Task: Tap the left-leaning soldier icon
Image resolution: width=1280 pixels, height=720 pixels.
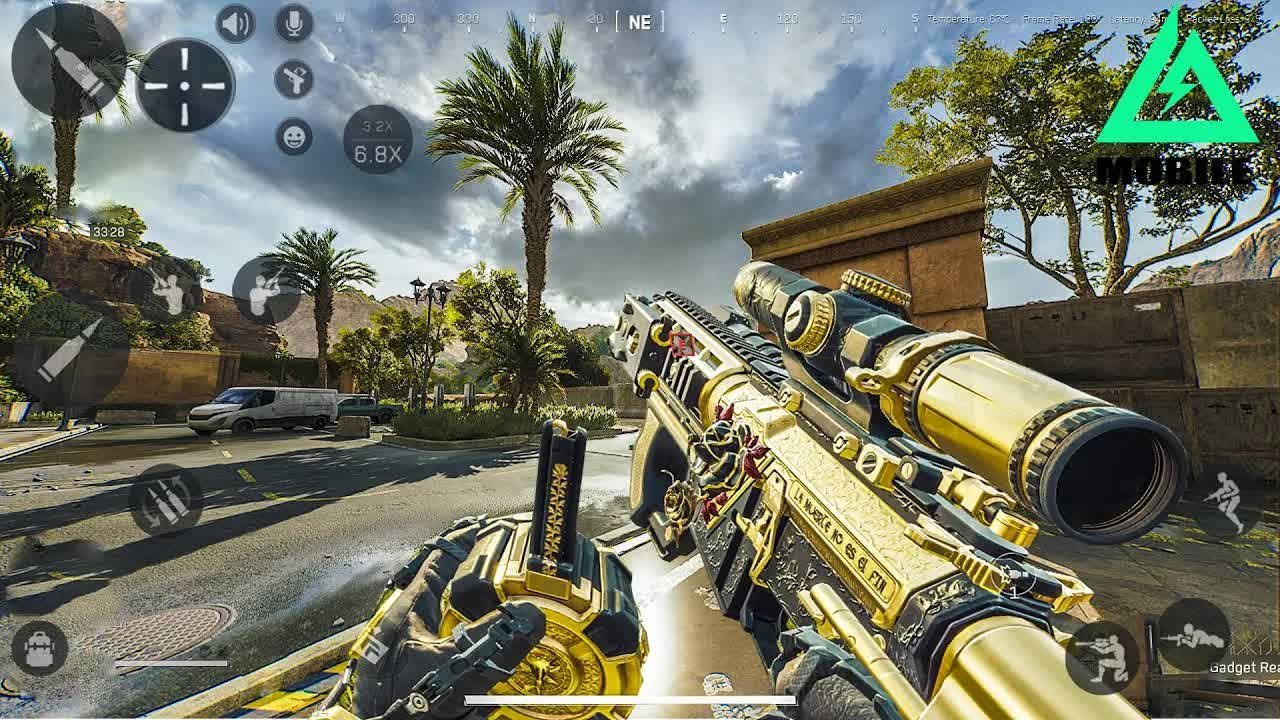Action: 169,291
